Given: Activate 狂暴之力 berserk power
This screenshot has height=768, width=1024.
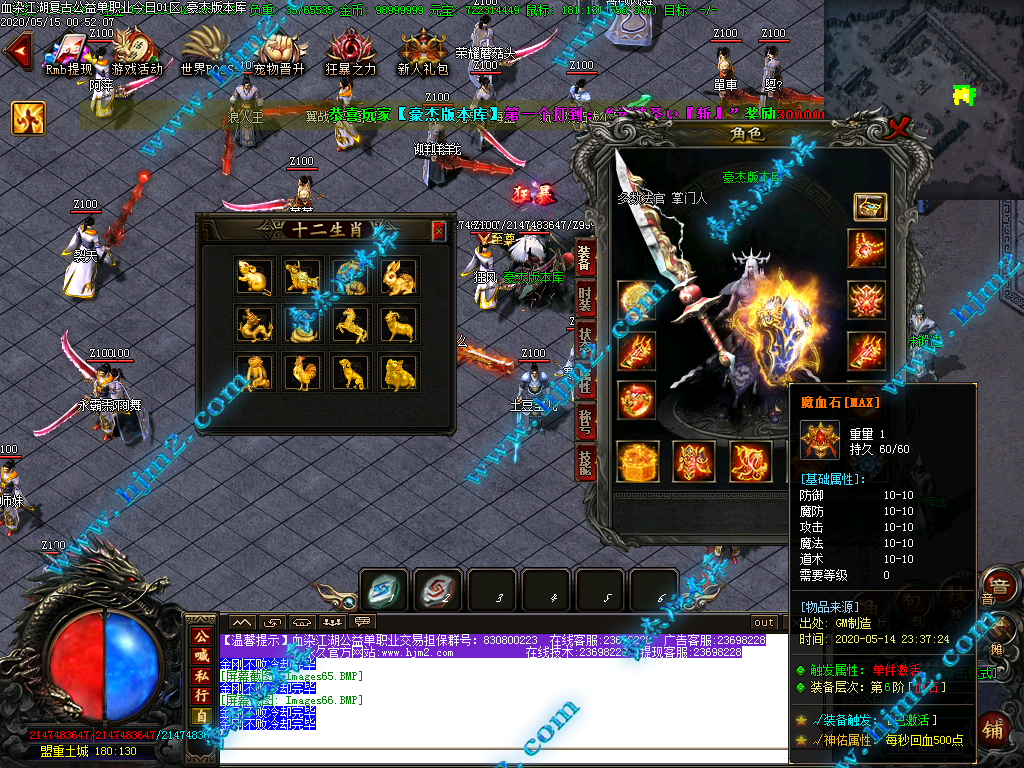Looking at the screenshot, I should [351, 50].
